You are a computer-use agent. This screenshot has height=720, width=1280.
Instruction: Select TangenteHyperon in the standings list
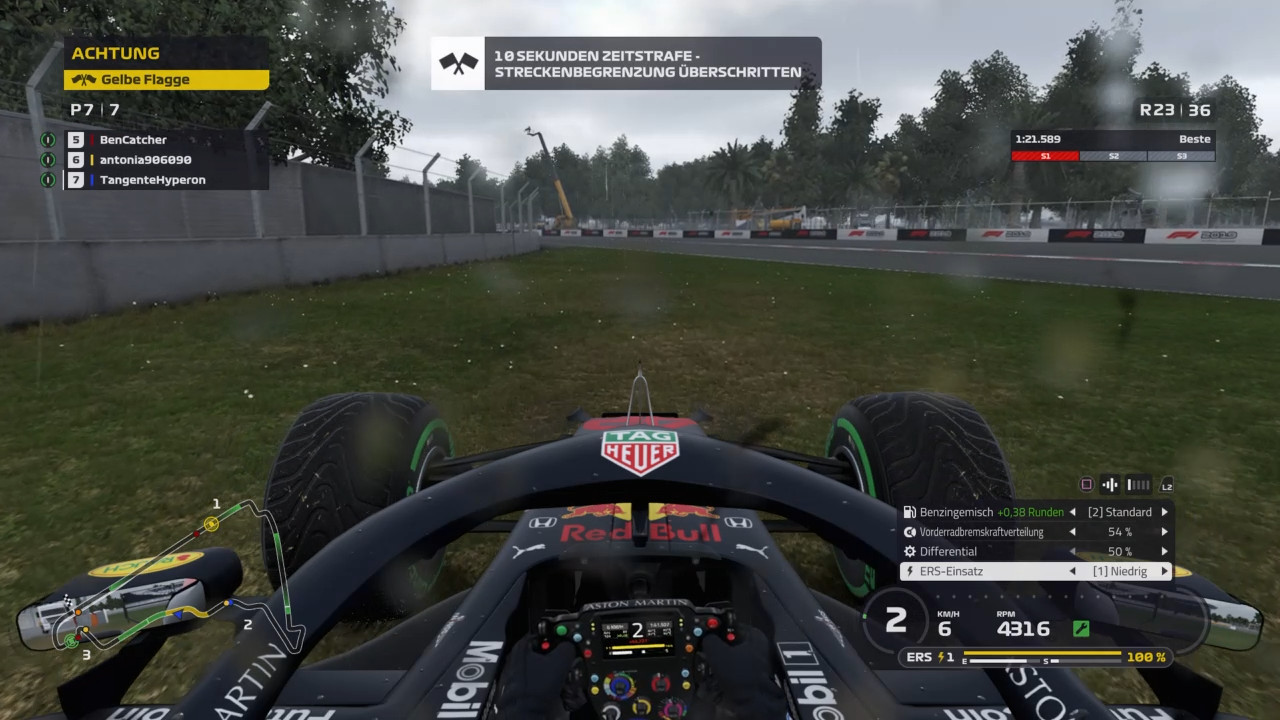152,180
